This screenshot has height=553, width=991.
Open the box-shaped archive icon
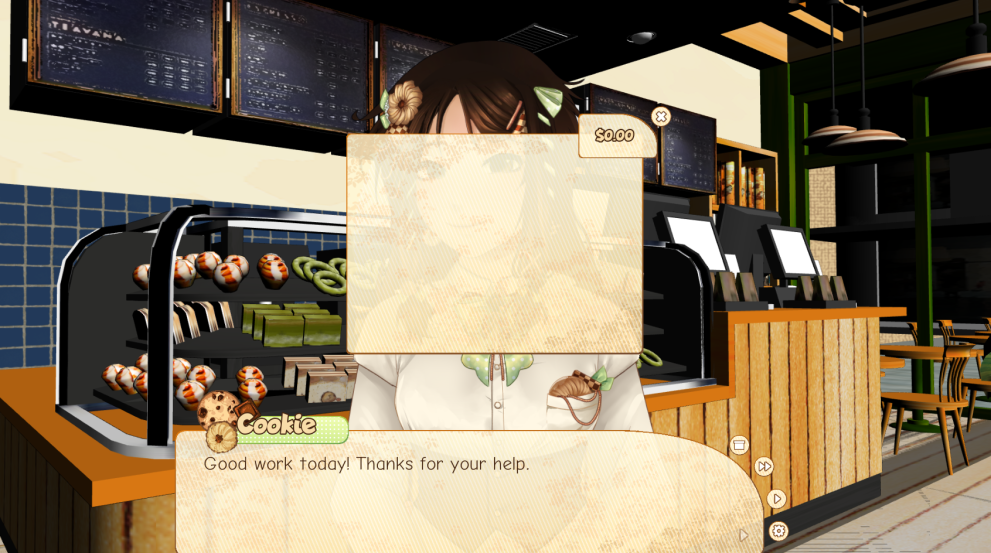[x=740, y=445]
